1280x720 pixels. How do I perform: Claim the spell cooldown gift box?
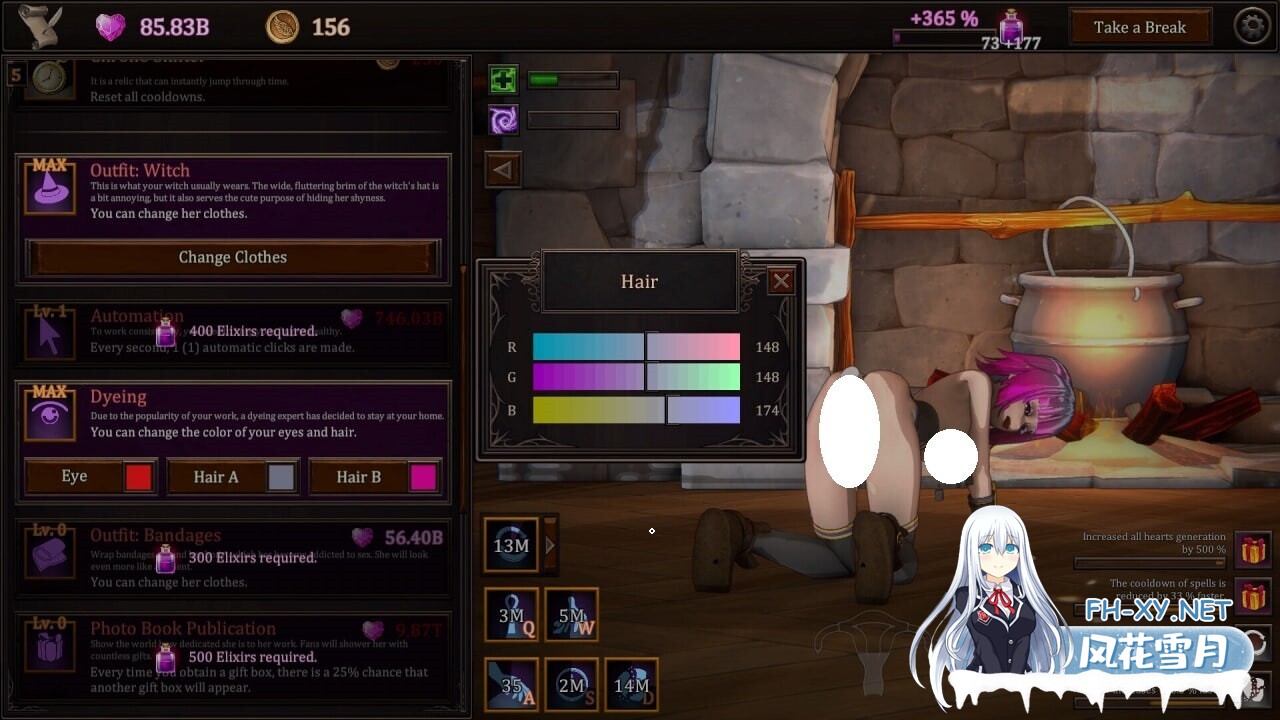1252,596
